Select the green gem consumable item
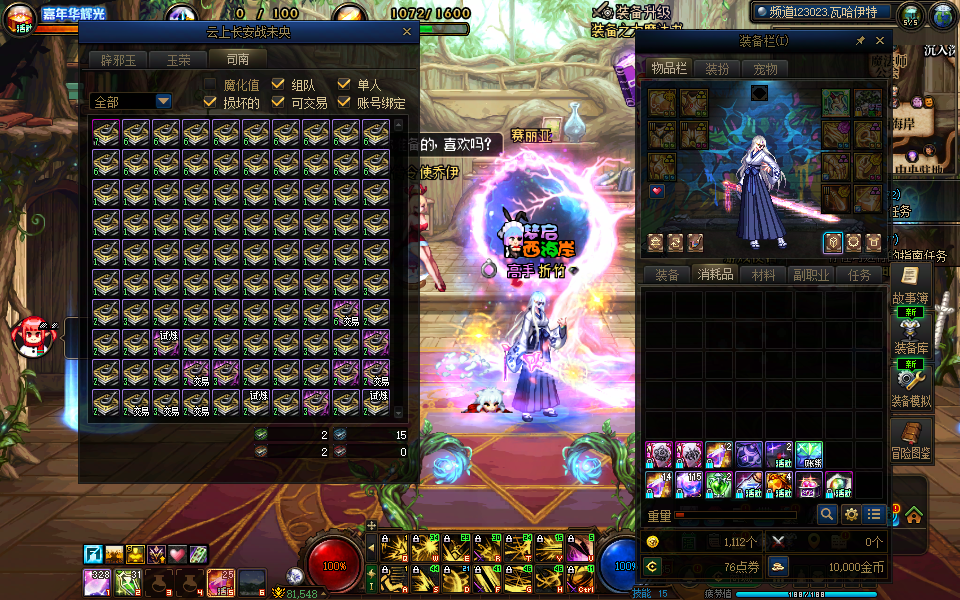This screenshot has width=960, height=600. point(720,485)
